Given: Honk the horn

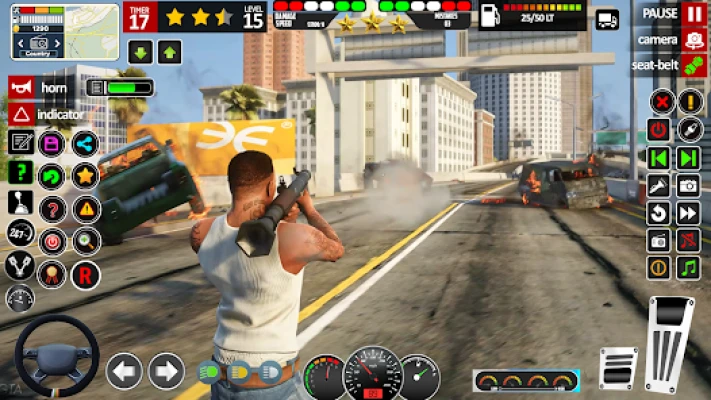Looking at the screenshot, I should (20, 87).
